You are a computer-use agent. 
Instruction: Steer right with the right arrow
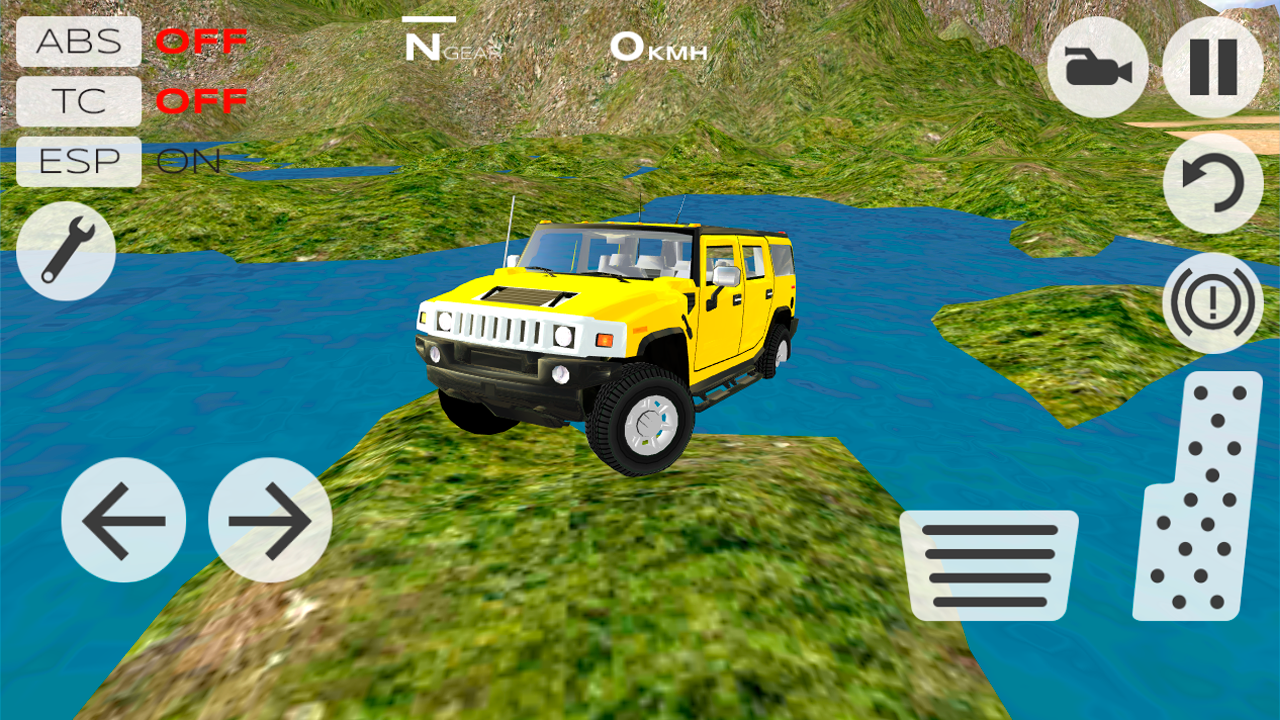tap(270, 520)
